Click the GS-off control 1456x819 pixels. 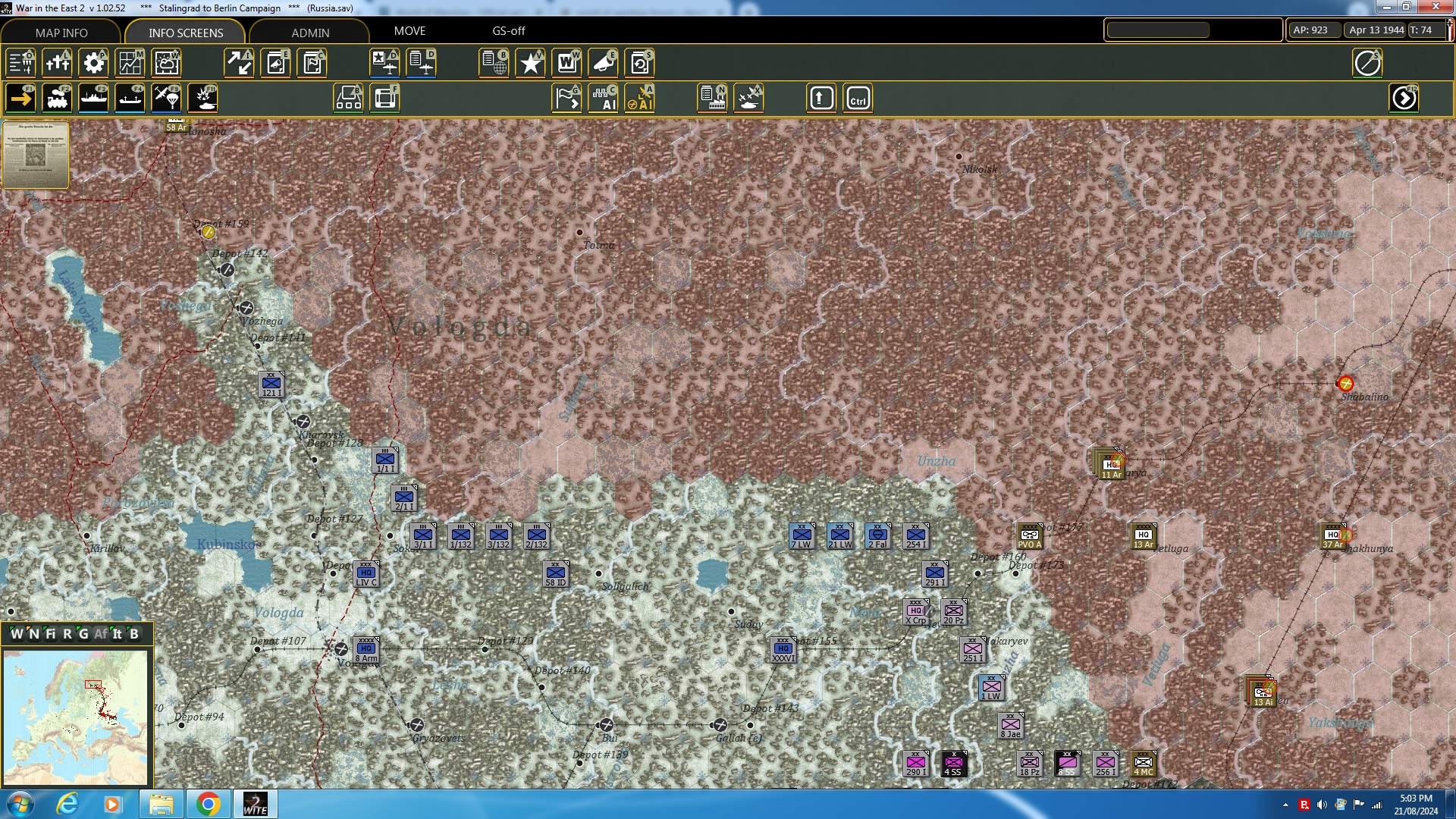pyautogui.click(x=508, y=31)
